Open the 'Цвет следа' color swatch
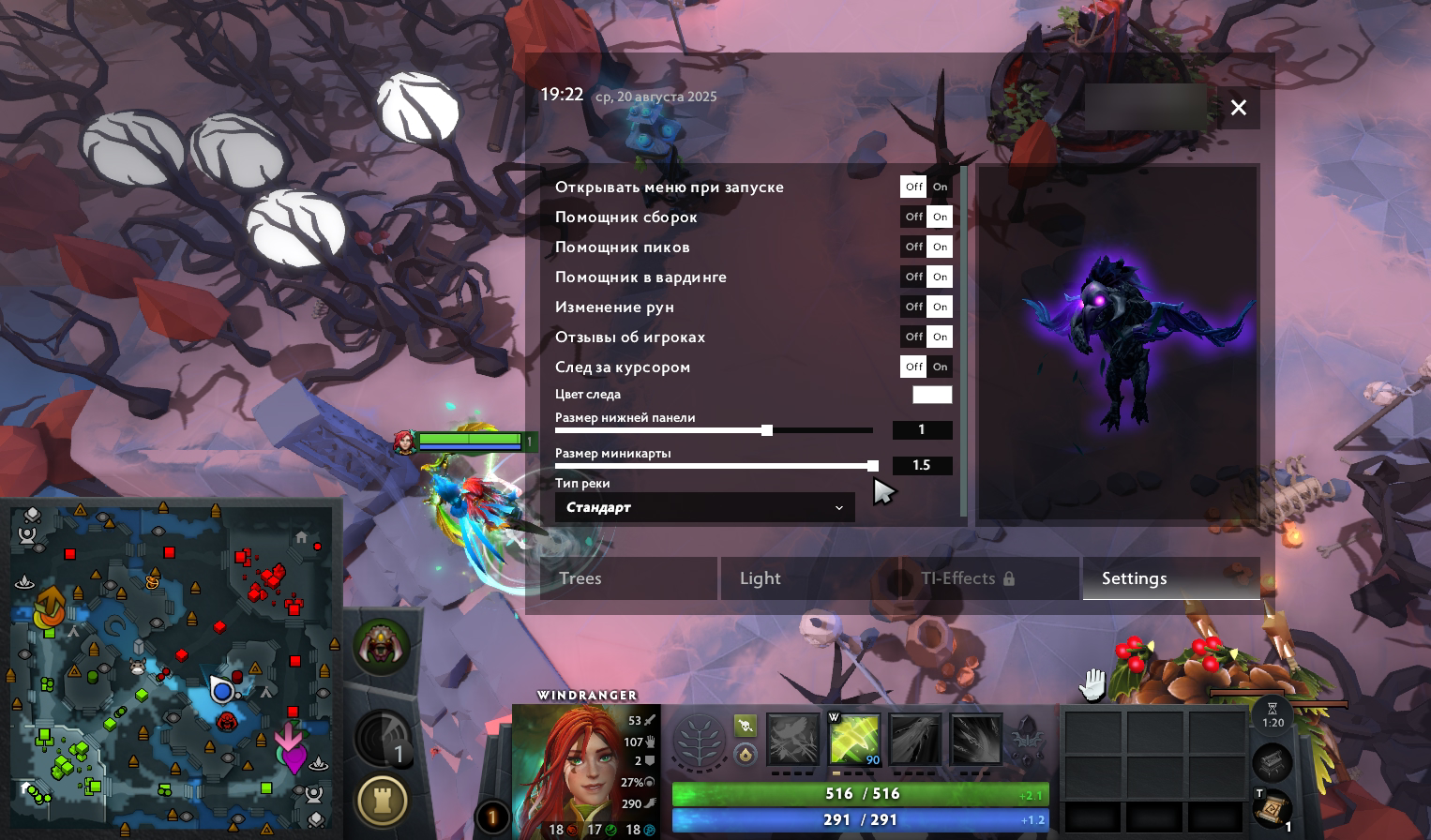1431x840 pixels. pos(932,395)
